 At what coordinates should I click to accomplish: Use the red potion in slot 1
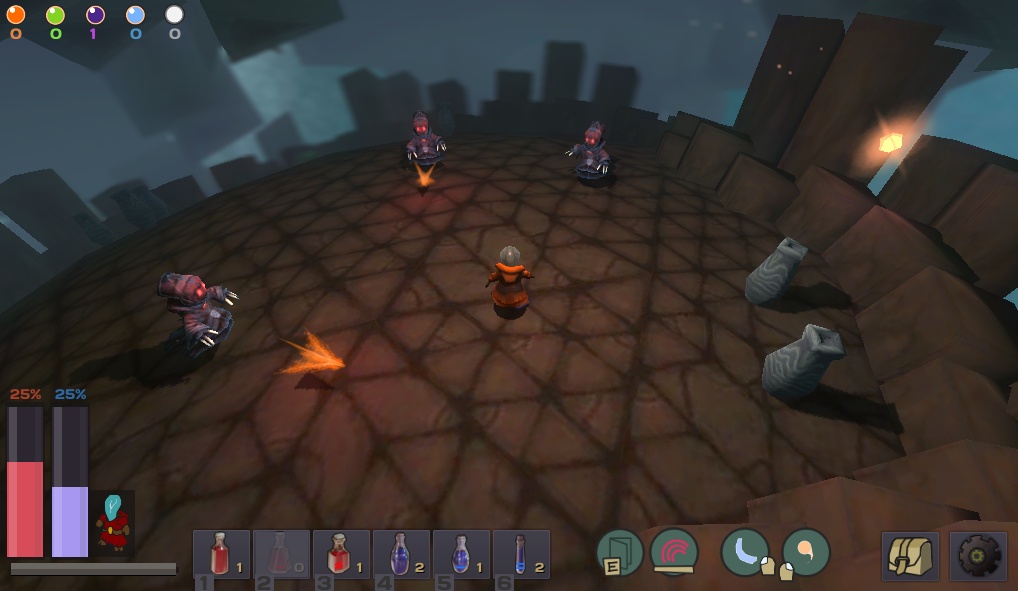click(221, 554)
